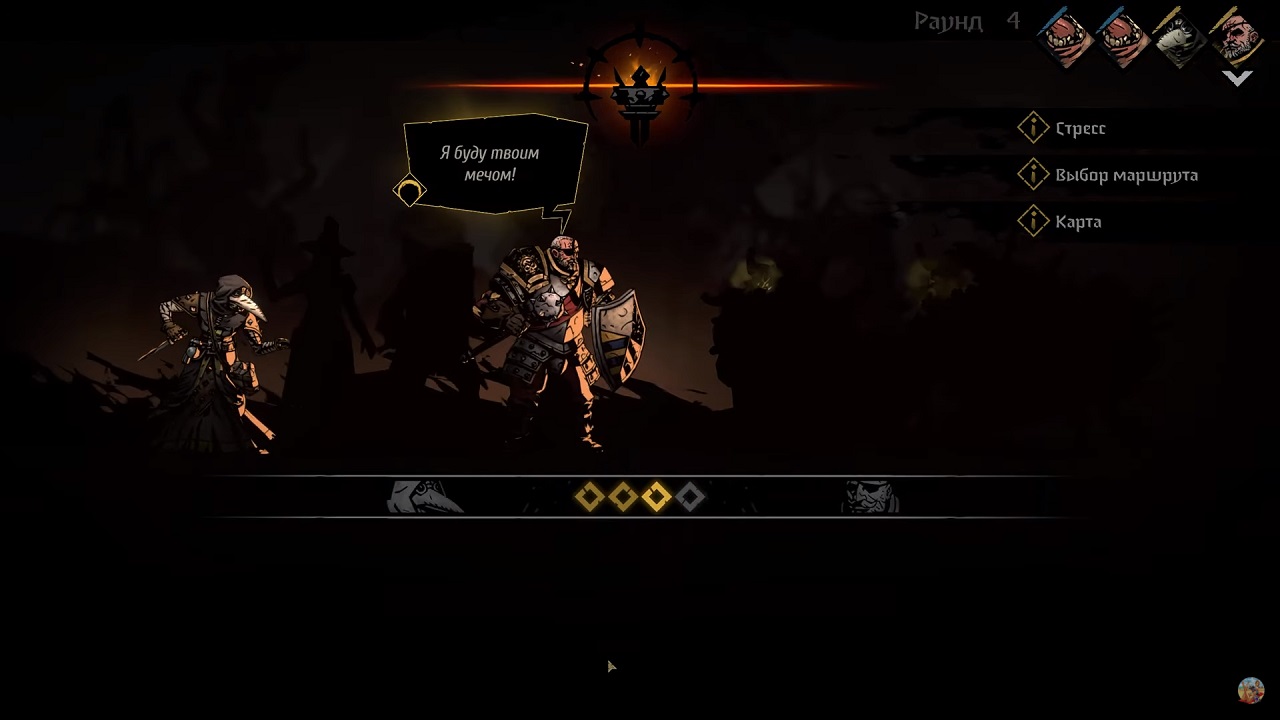Click the second gold pip on the progress bar

622,497
